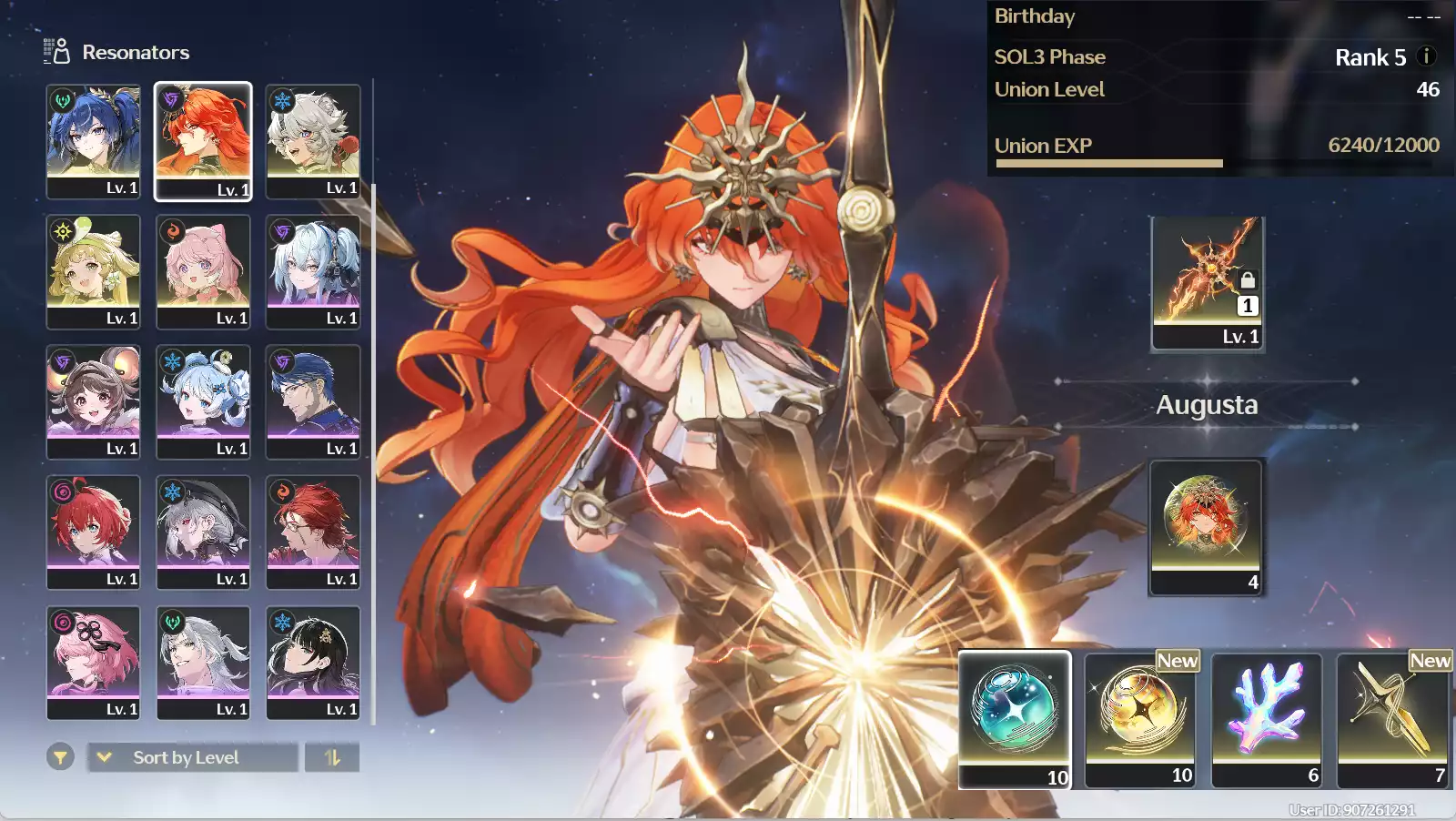
Task: Open the Sort by Level dropdown
Action: tap(192, 757)
